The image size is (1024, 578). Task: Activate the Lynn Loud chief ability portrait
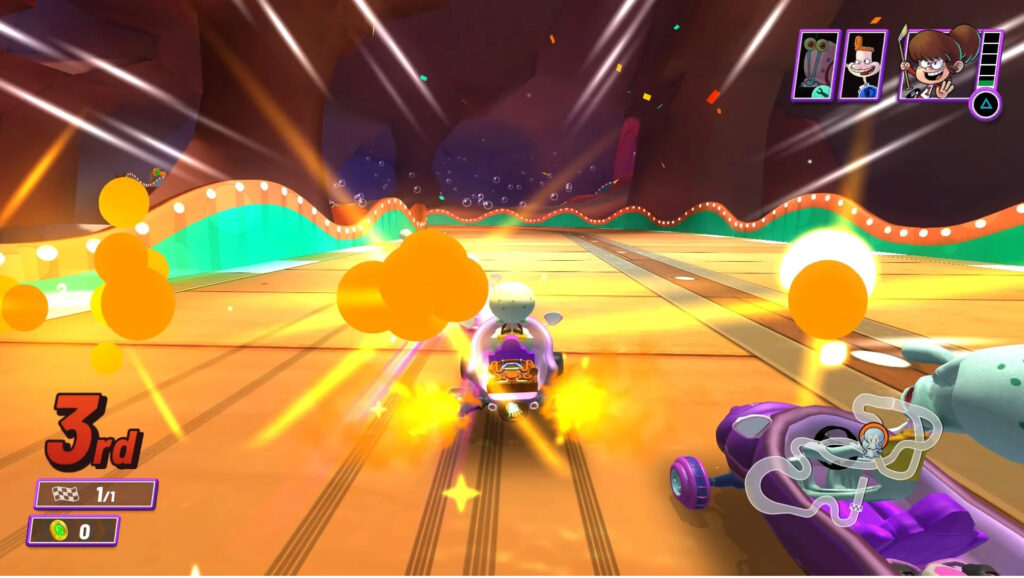click(937, 62)
